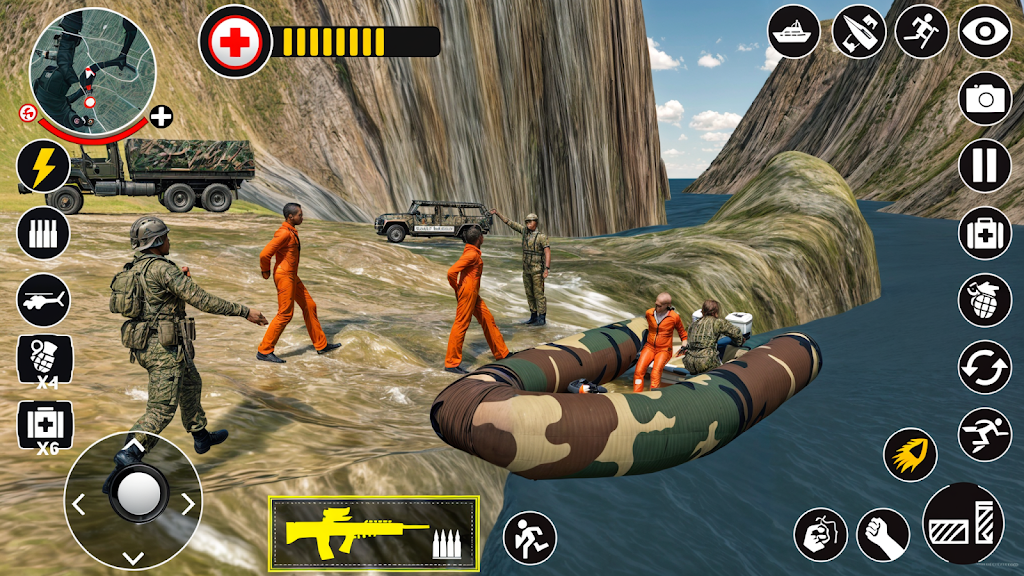The image size is (1024, 576).
Task: Use the grenade item marked X4
Action: point(44,362)
